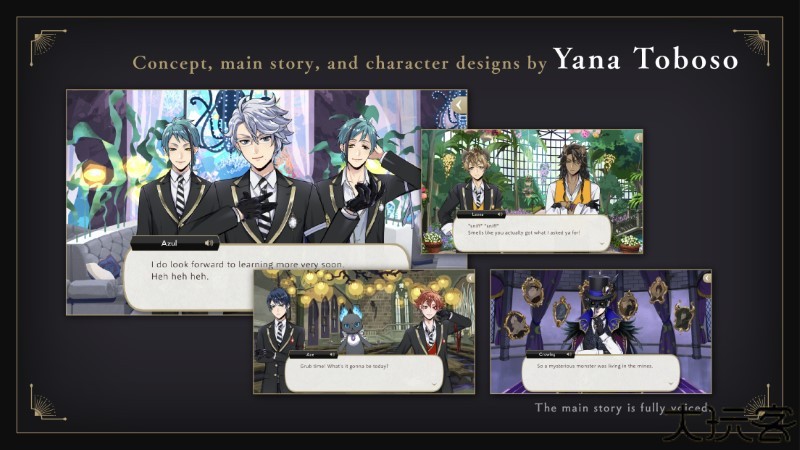The image size is (800, 450).
Task: Open side menu arrow in Azul's scene
Action: [459, 104]
